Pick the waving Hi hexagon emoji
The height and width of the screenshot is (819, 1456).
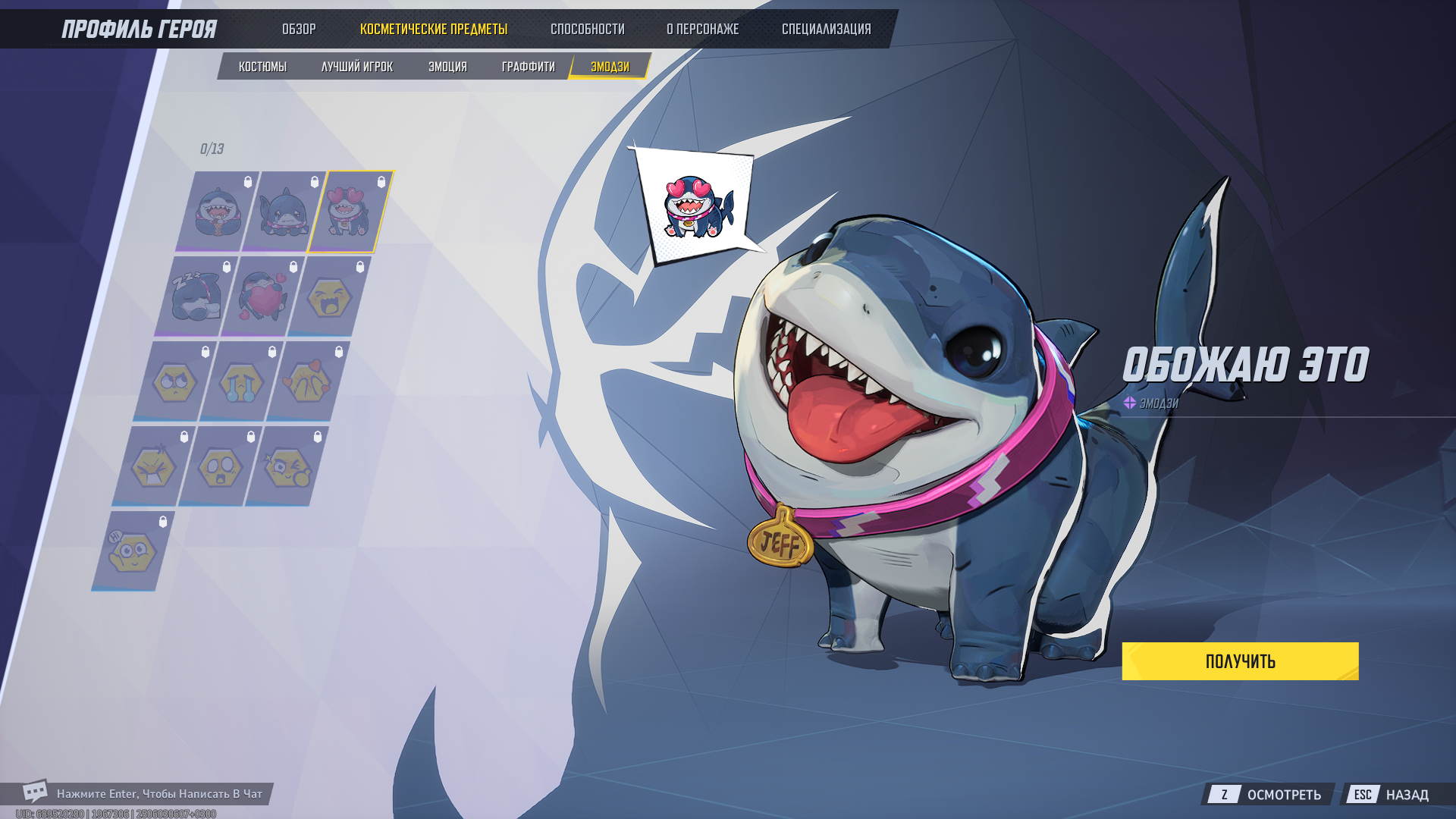pyautogui.click(x=133, y=552)
